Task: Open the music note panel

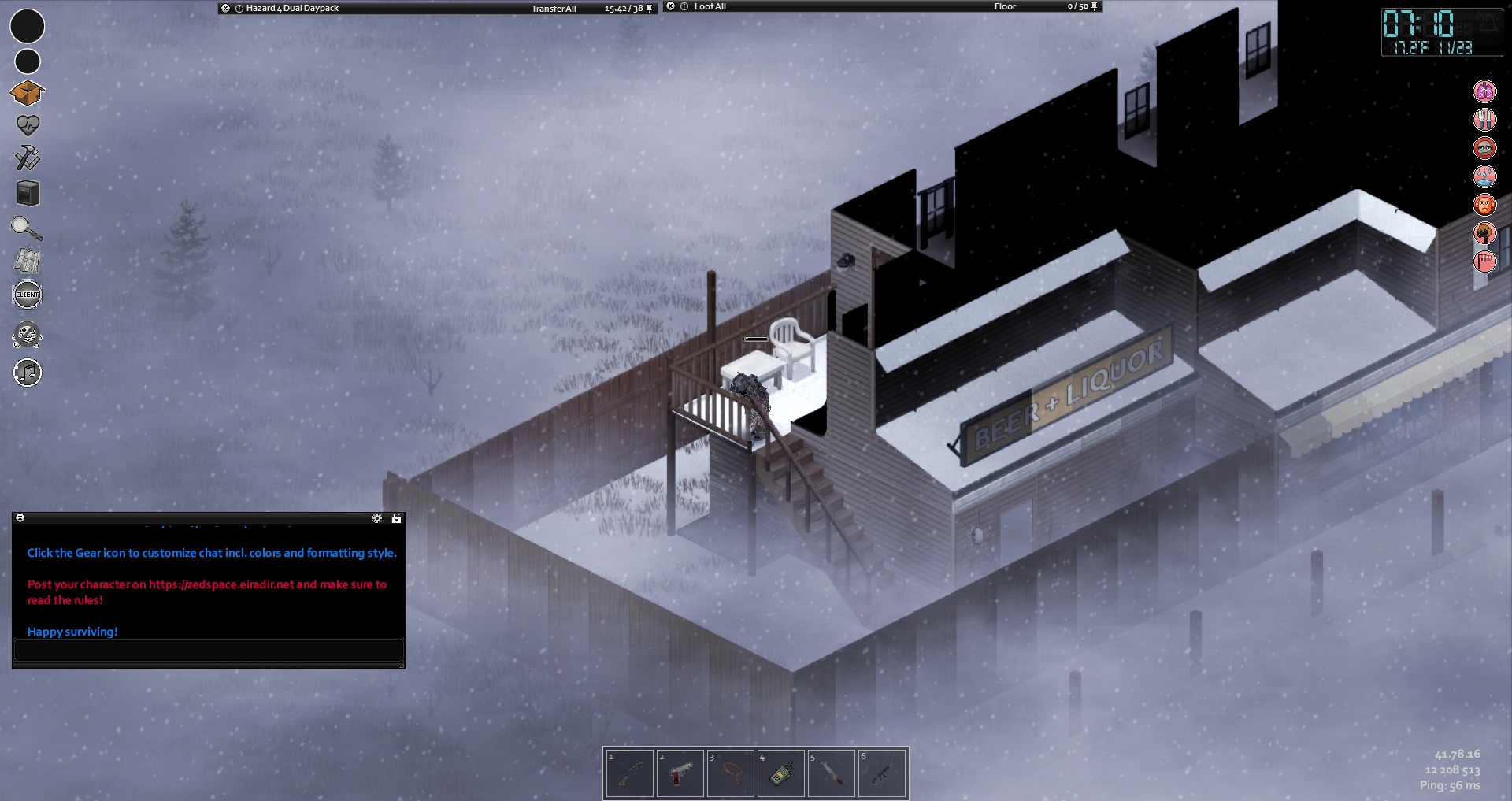Action: [x=28, y=373]
